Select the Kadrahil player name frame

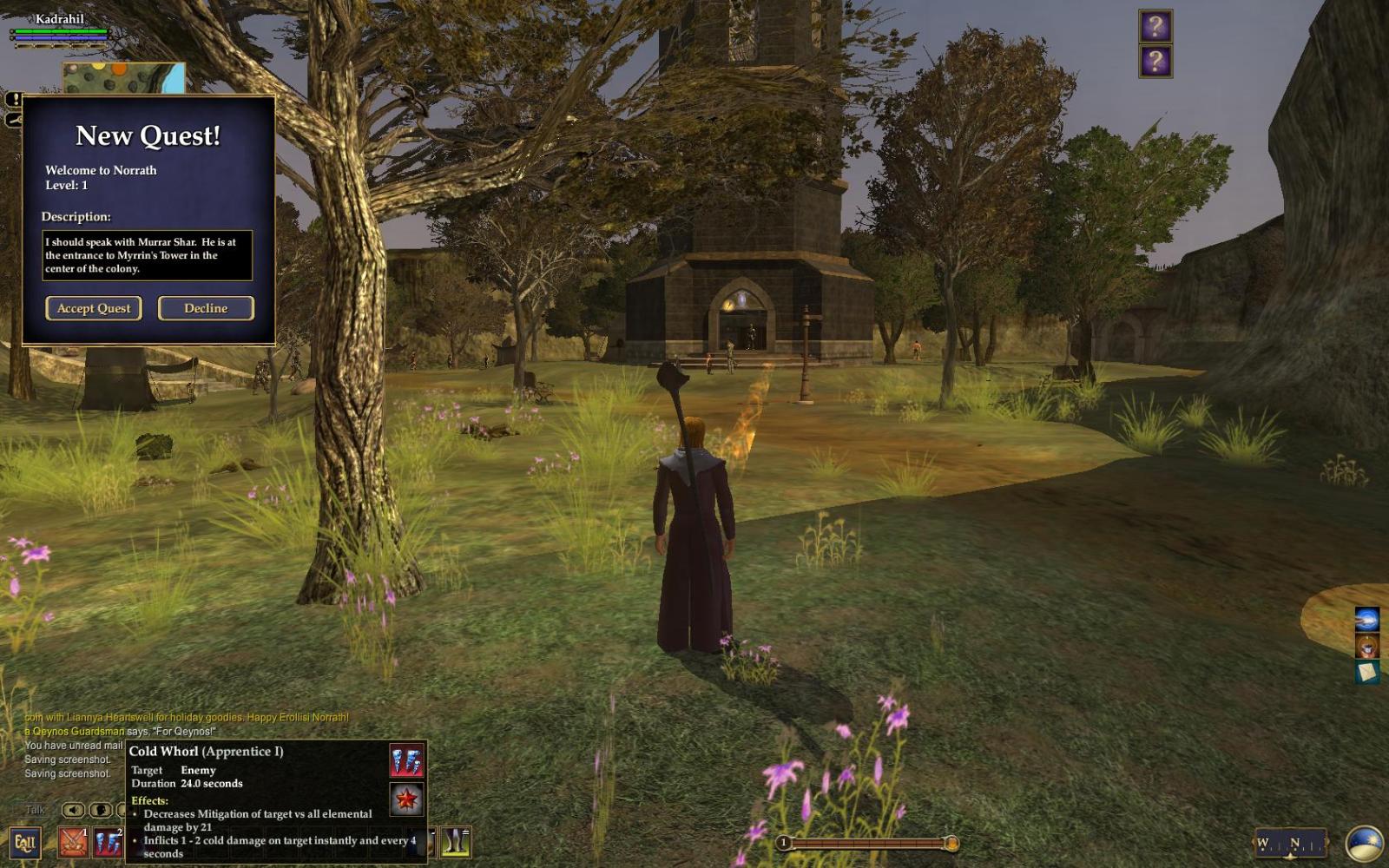point(59,19)
